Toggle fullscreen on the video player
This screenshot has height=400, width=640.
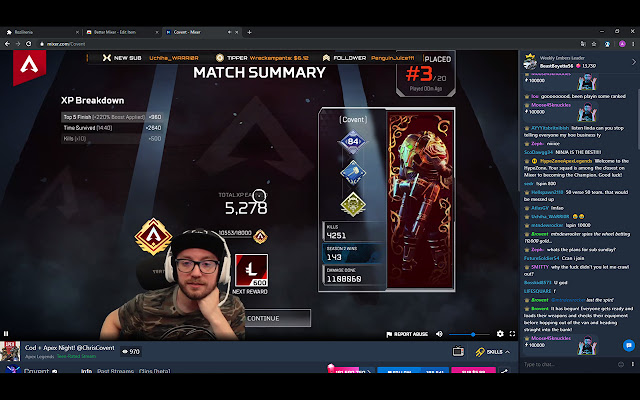[x=510, y=334]
